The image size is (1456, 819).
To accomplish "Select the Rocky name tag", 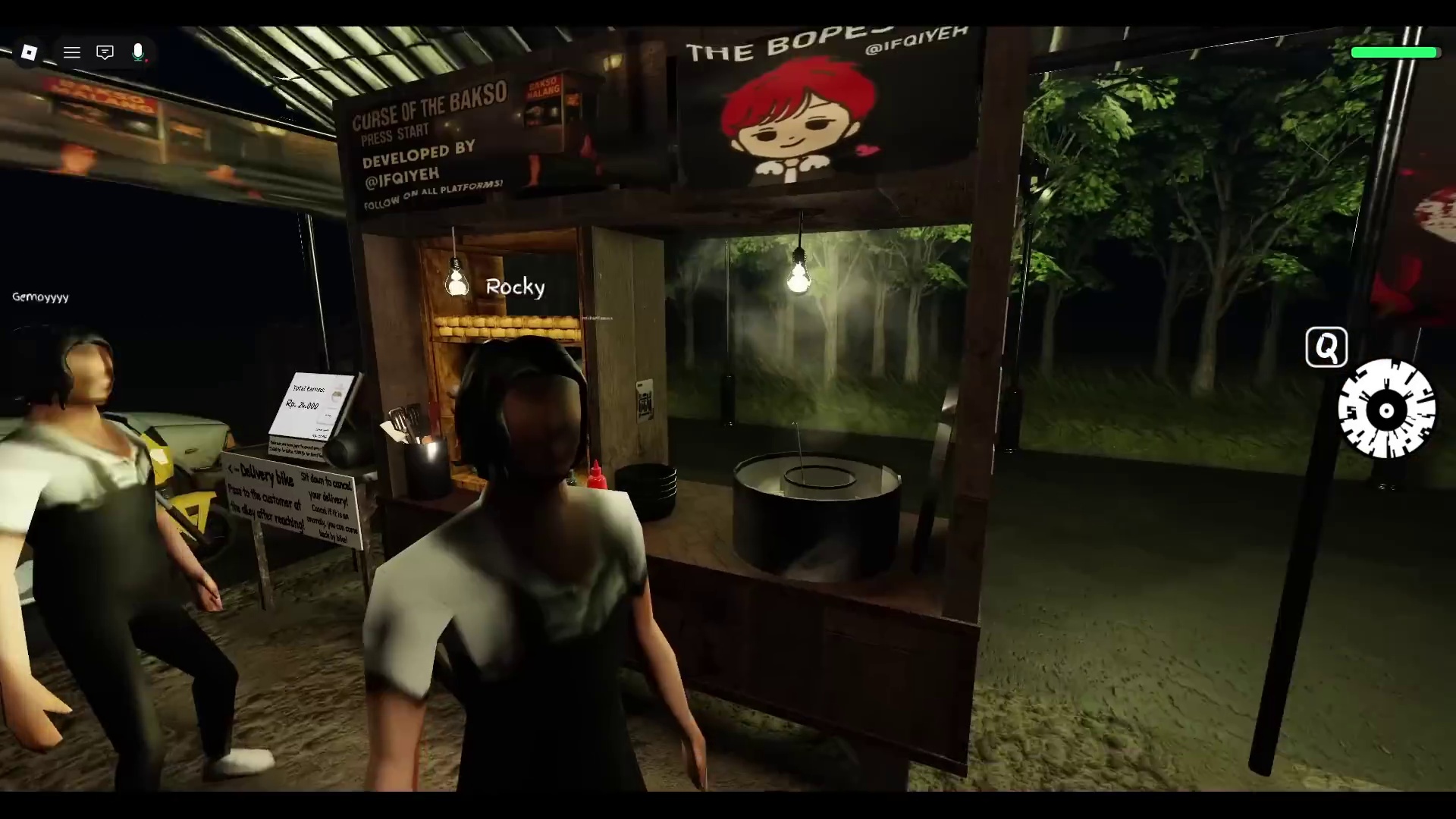I will (515, 287).
